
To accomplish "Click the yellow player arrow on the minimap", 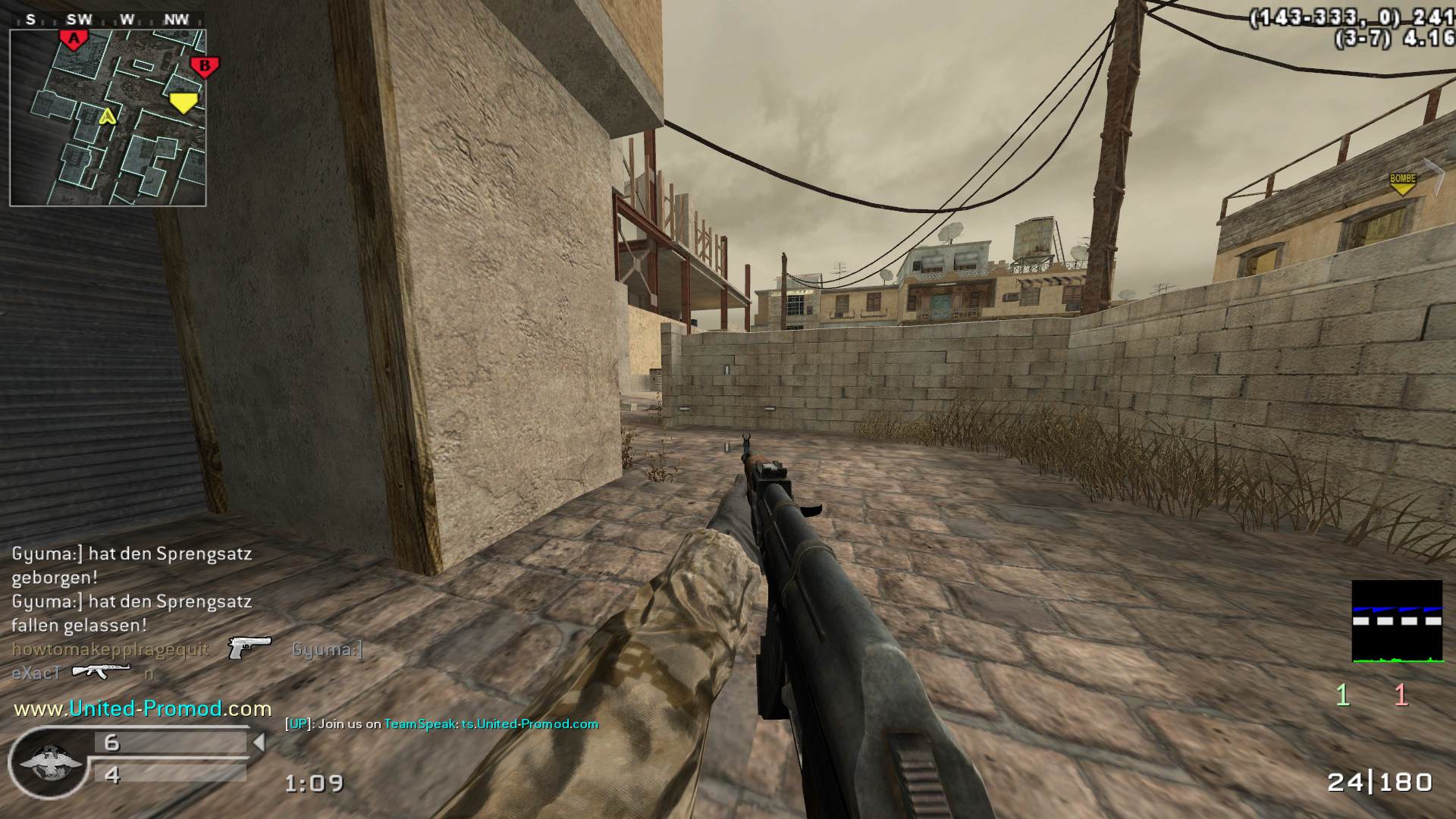I will click(108, 116).
